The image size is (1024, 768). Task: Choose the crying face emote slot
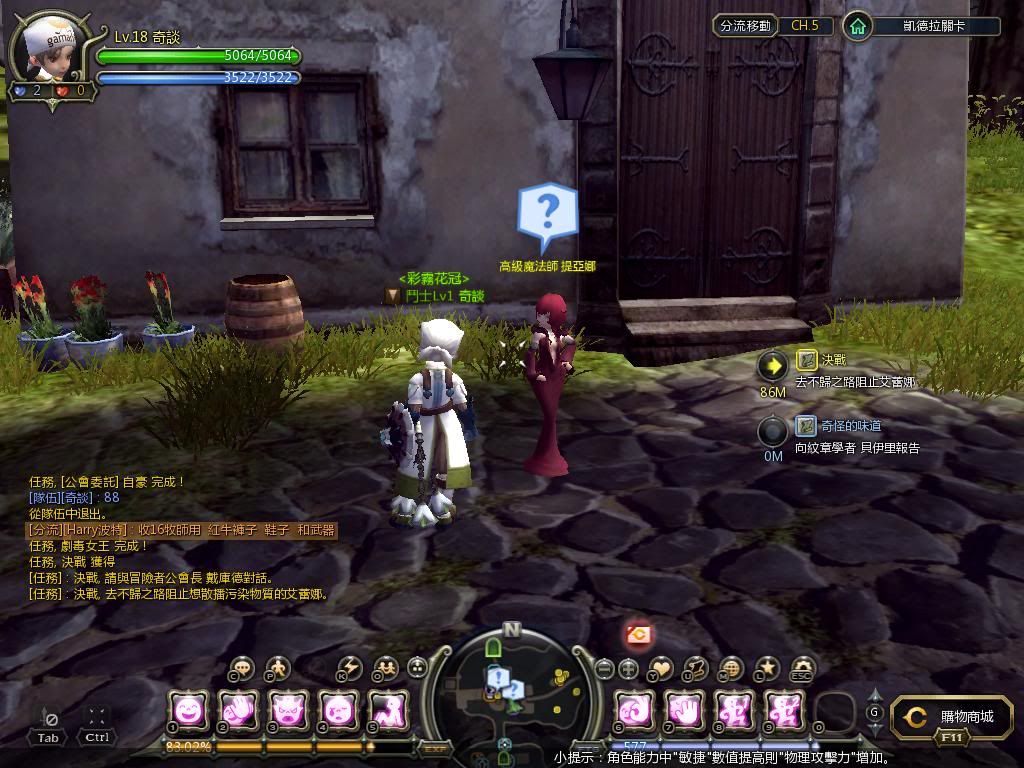point(339,711)
